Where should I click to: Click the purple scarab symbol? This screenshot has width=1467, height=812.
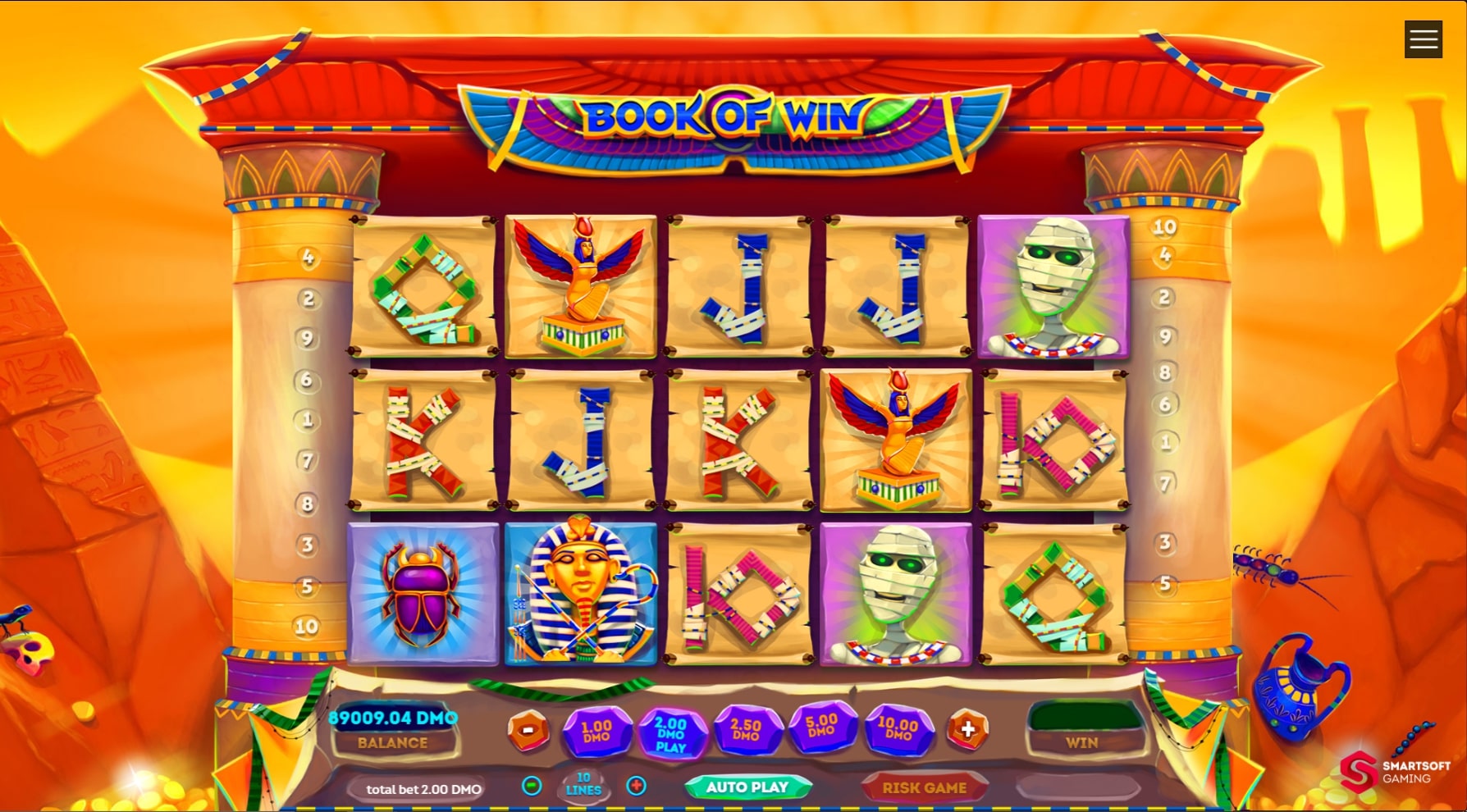(423, 592)
